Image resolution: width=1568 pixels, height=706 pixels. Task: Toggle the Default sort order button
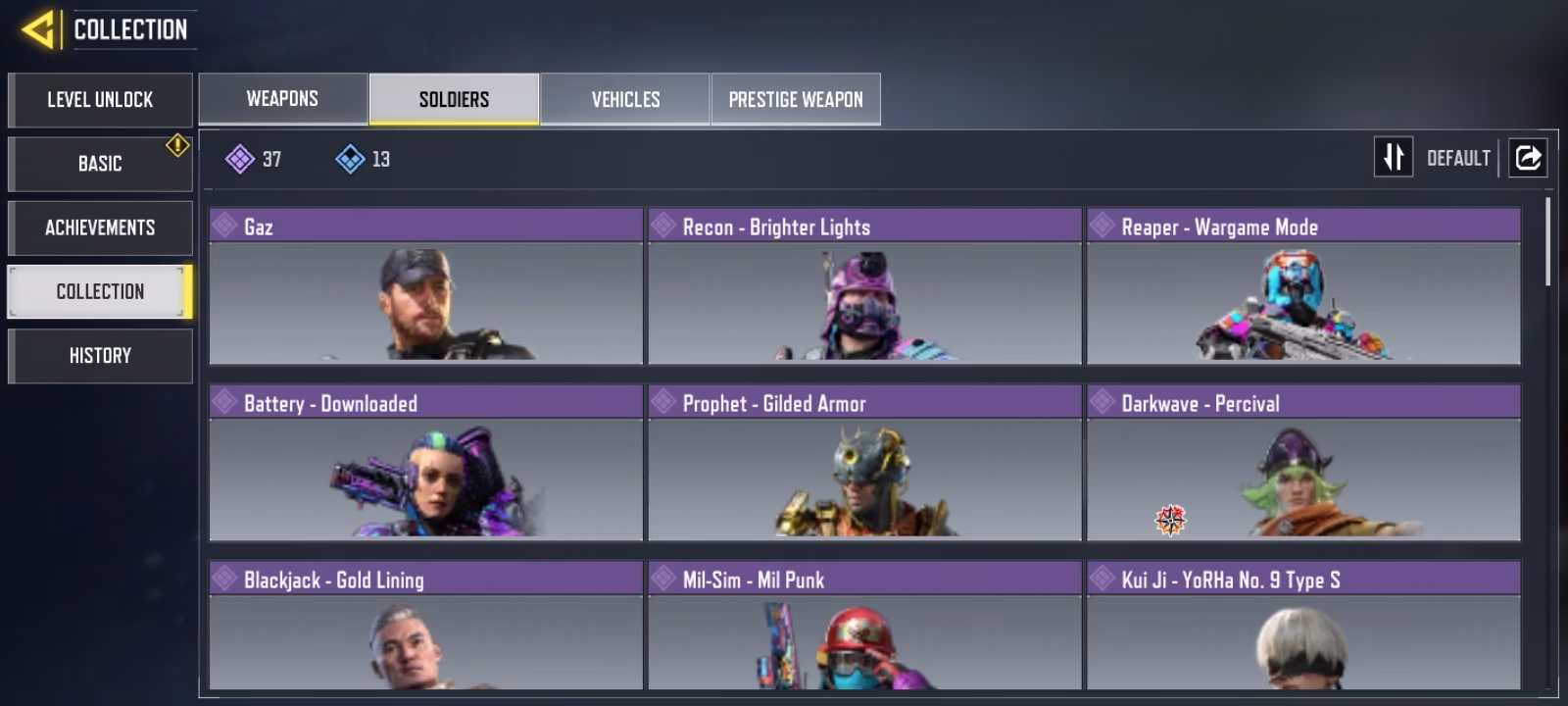tap(1394, 157)
